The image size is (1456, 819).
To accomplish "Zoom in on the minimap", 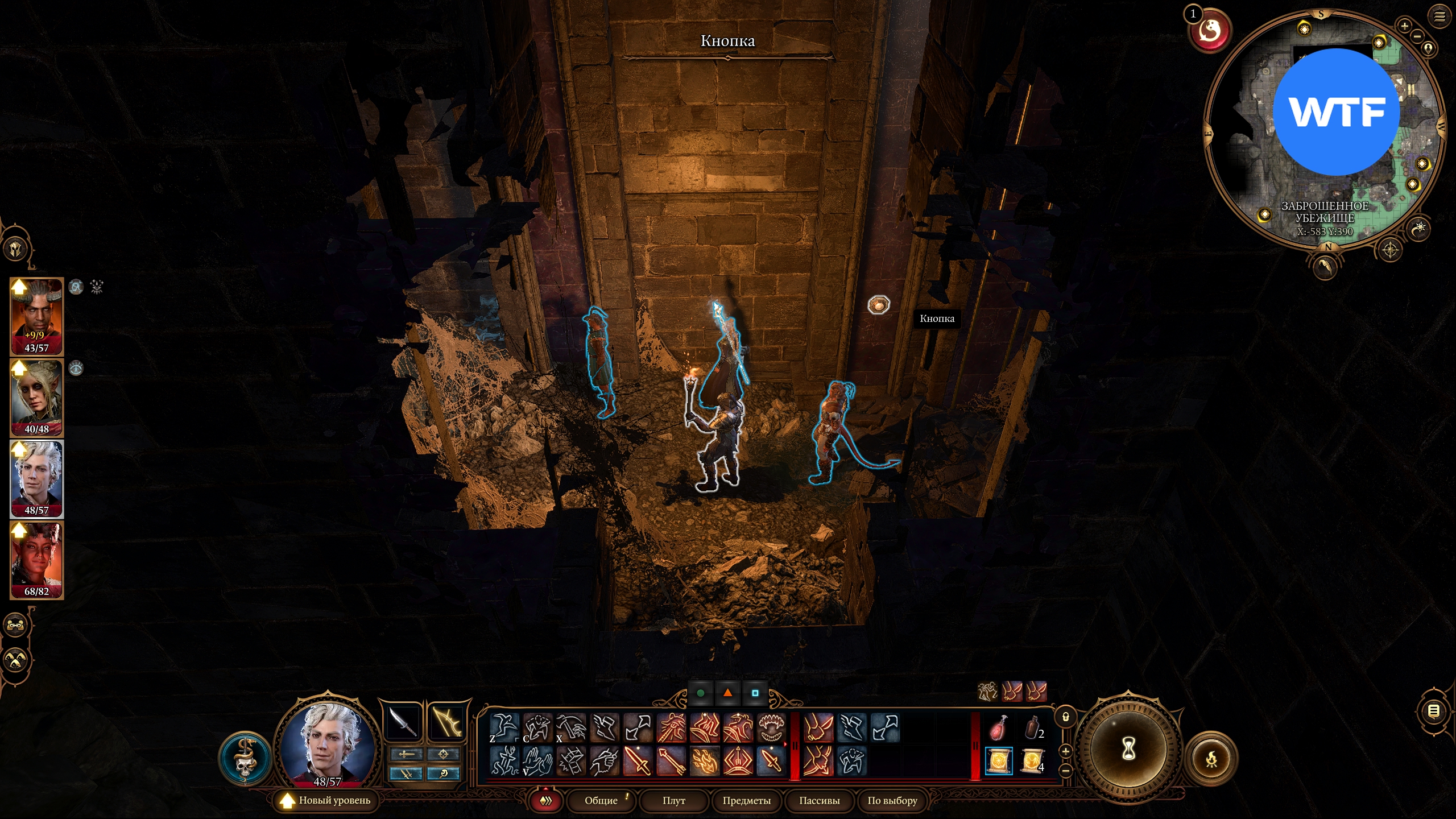I will pos(1404,26).
